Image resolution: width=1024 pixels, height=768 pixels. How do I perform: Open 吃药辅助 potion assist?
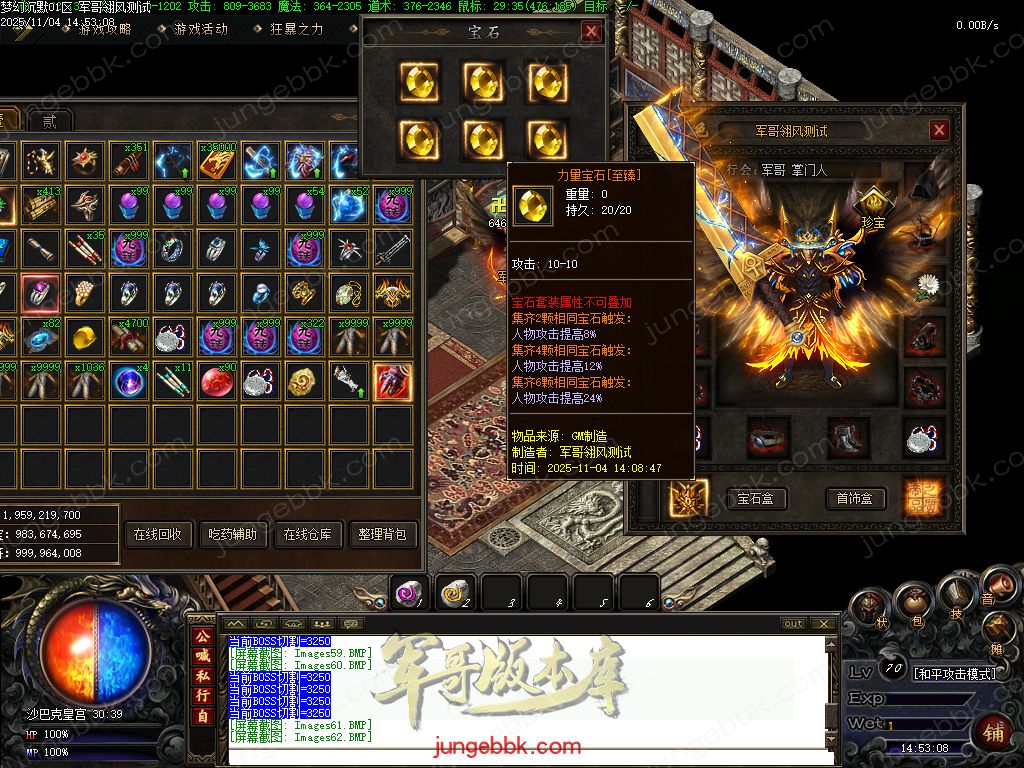coord(231,535)
